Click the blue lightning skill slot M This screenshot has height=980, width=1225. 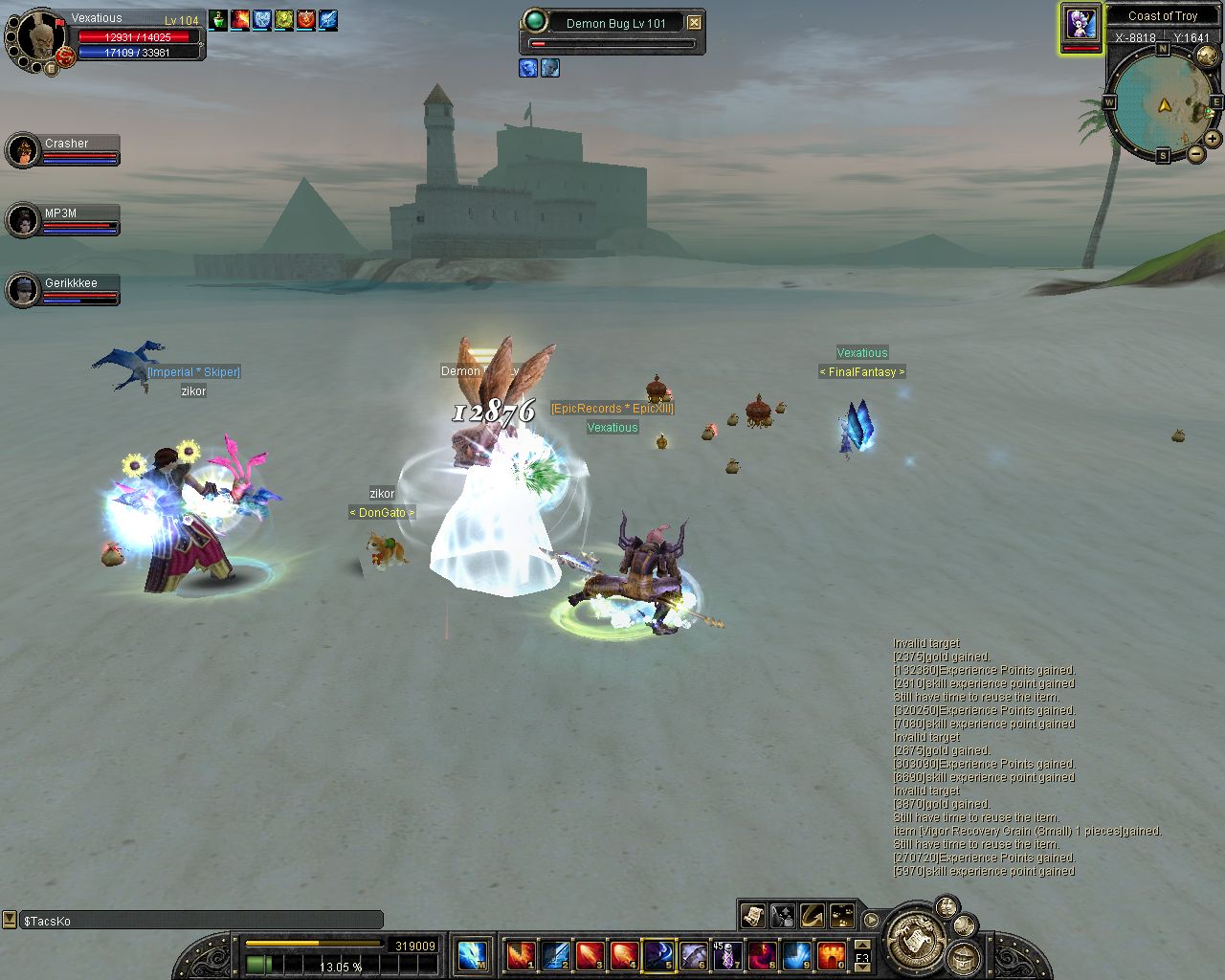tap(473, 955)
